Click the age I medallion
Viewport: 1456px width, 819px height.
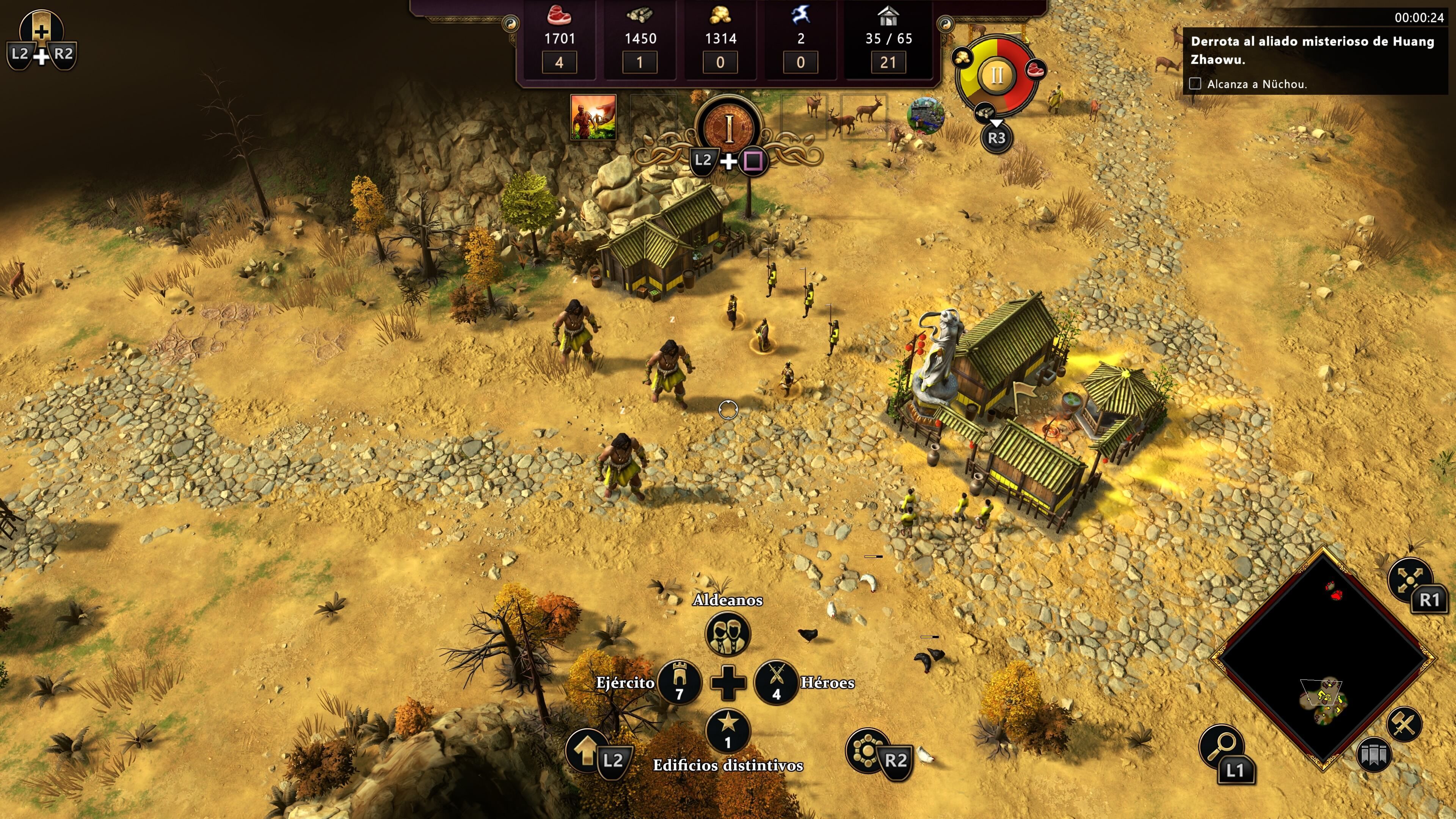(x=728, y=128)
